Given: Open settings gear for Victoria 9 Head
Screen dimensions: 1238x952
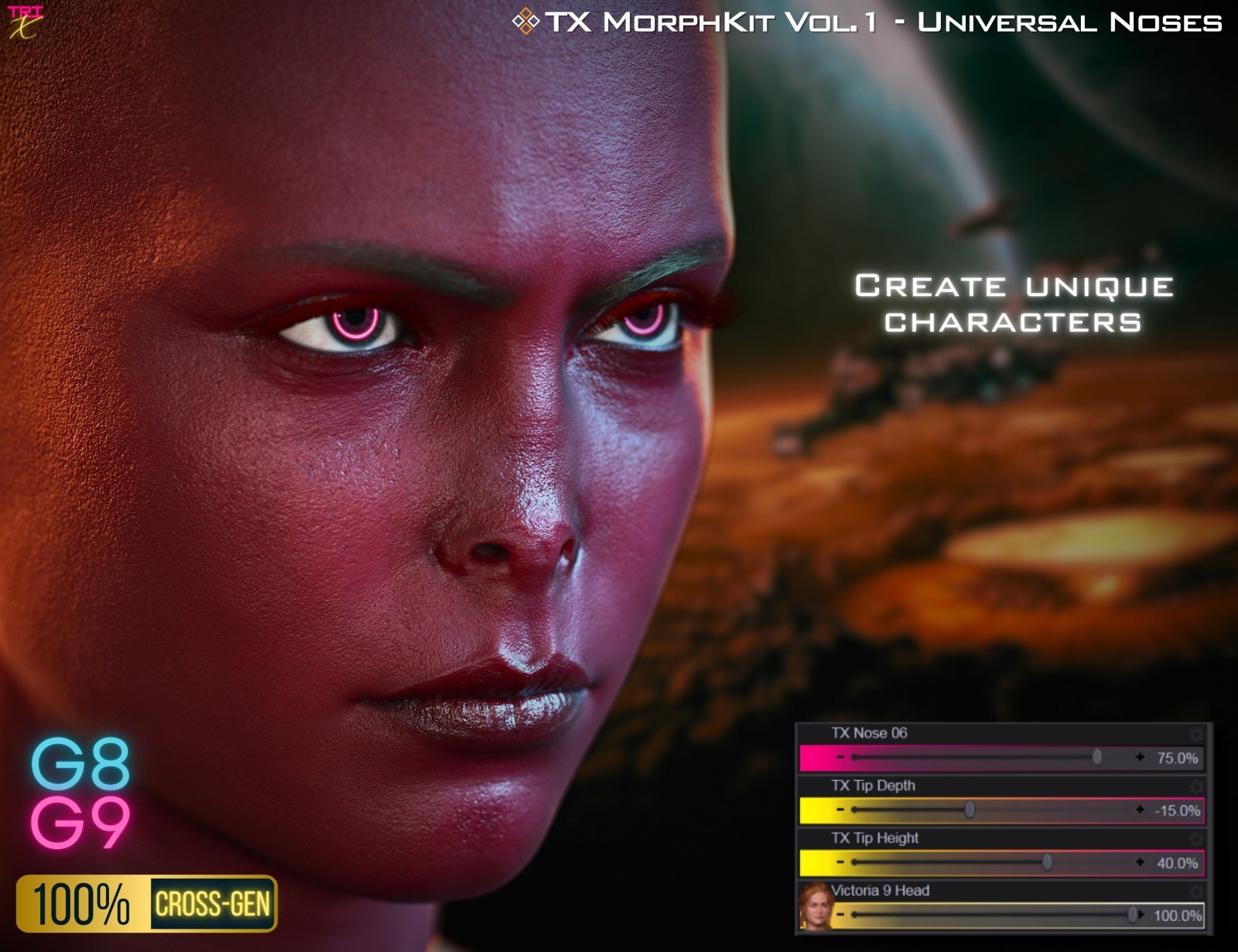Looking at the screenshot, I should (x=1195, y=891).
